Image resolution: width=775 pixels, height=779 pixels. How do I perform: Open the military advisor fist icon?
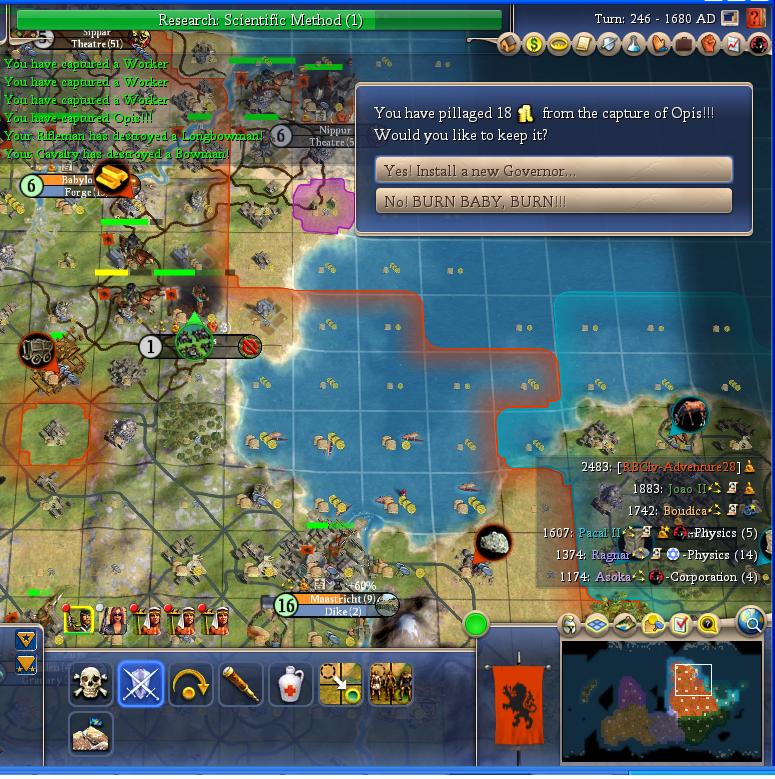click(709, 44)
